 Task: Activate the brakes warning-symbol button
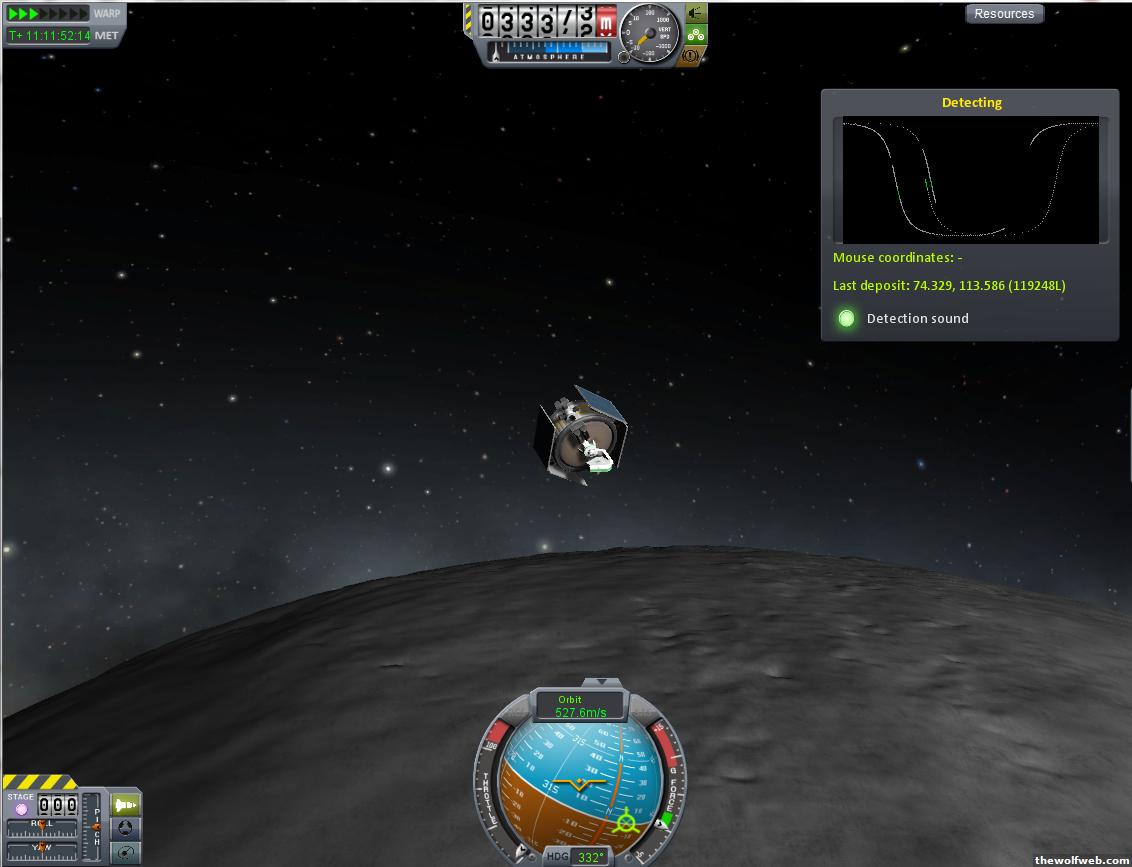click(691, 57)
